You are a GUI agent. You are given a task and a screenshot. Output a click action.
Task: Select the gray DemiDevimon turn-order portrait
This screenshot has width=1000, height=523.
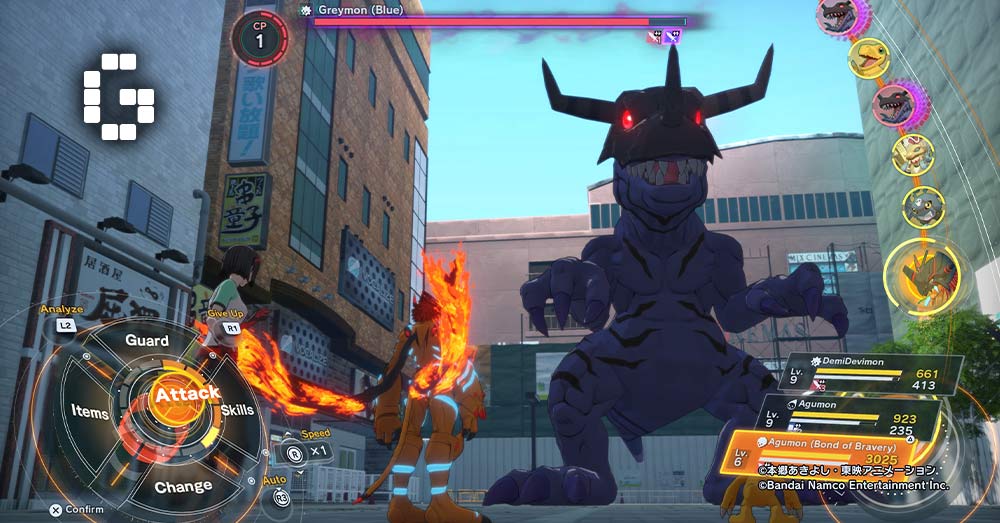[922, 207]
